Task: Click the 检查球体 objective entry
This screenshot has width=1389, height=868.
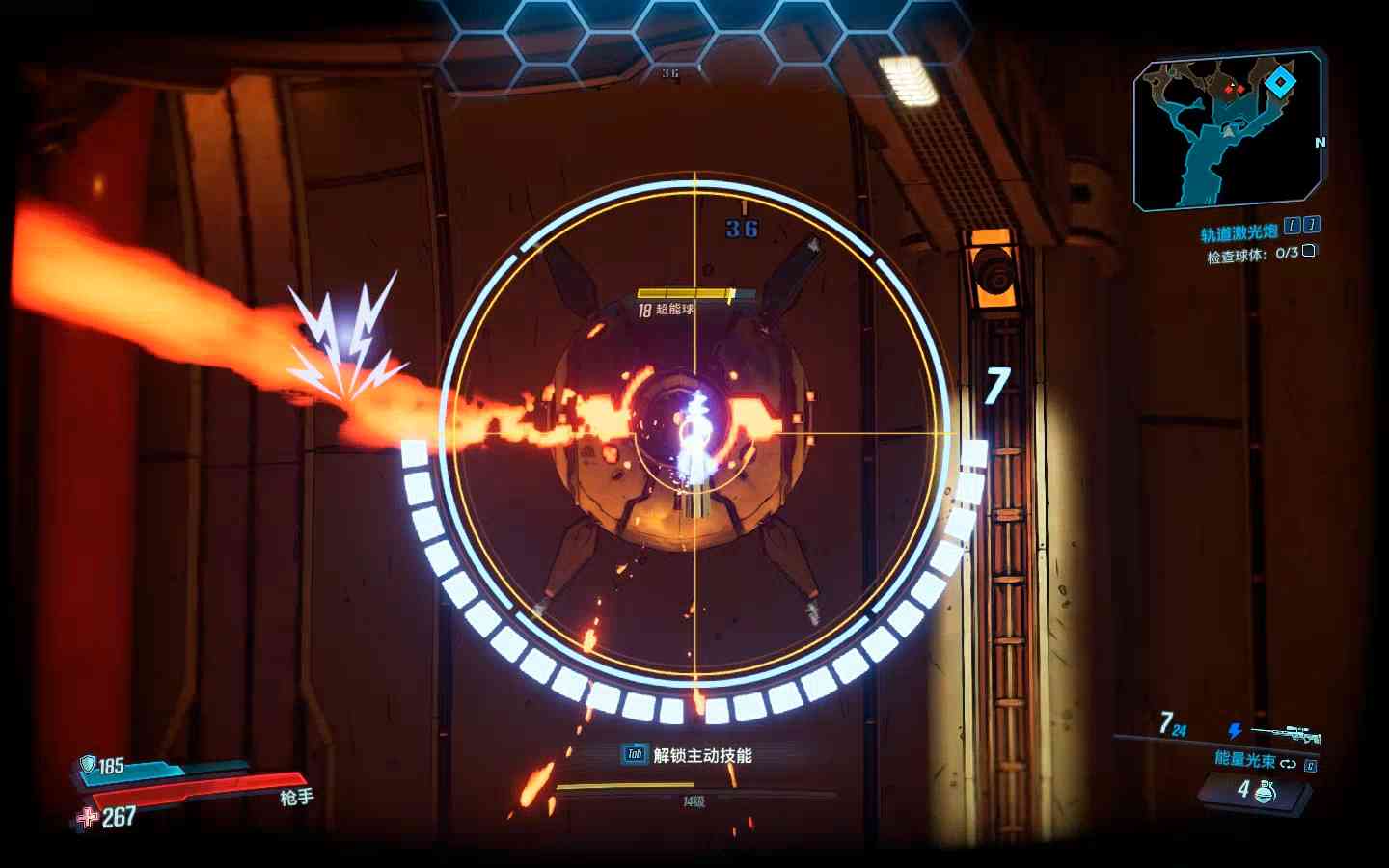Action: click(1251, 255)
